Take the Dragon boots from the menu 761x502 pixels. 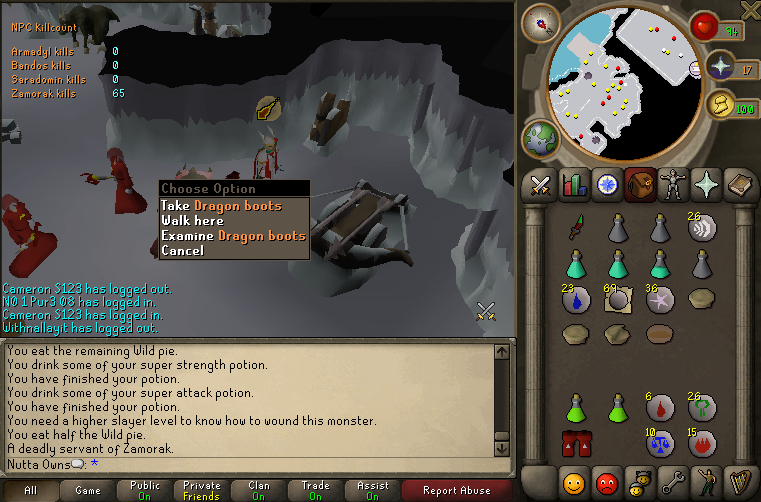coord(221,206)
